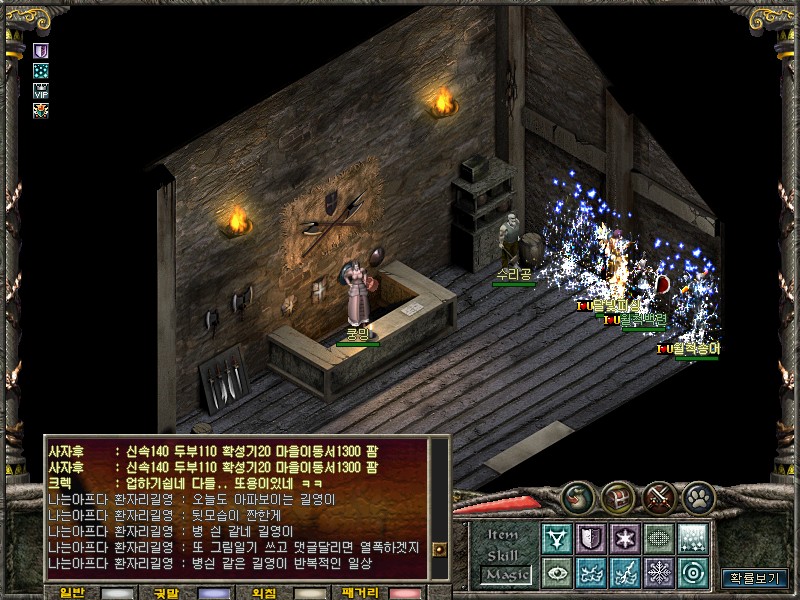Choose the dotted oval mesh spell
Viewport: 800px width, 600px height.
click(x=658, y=538)
